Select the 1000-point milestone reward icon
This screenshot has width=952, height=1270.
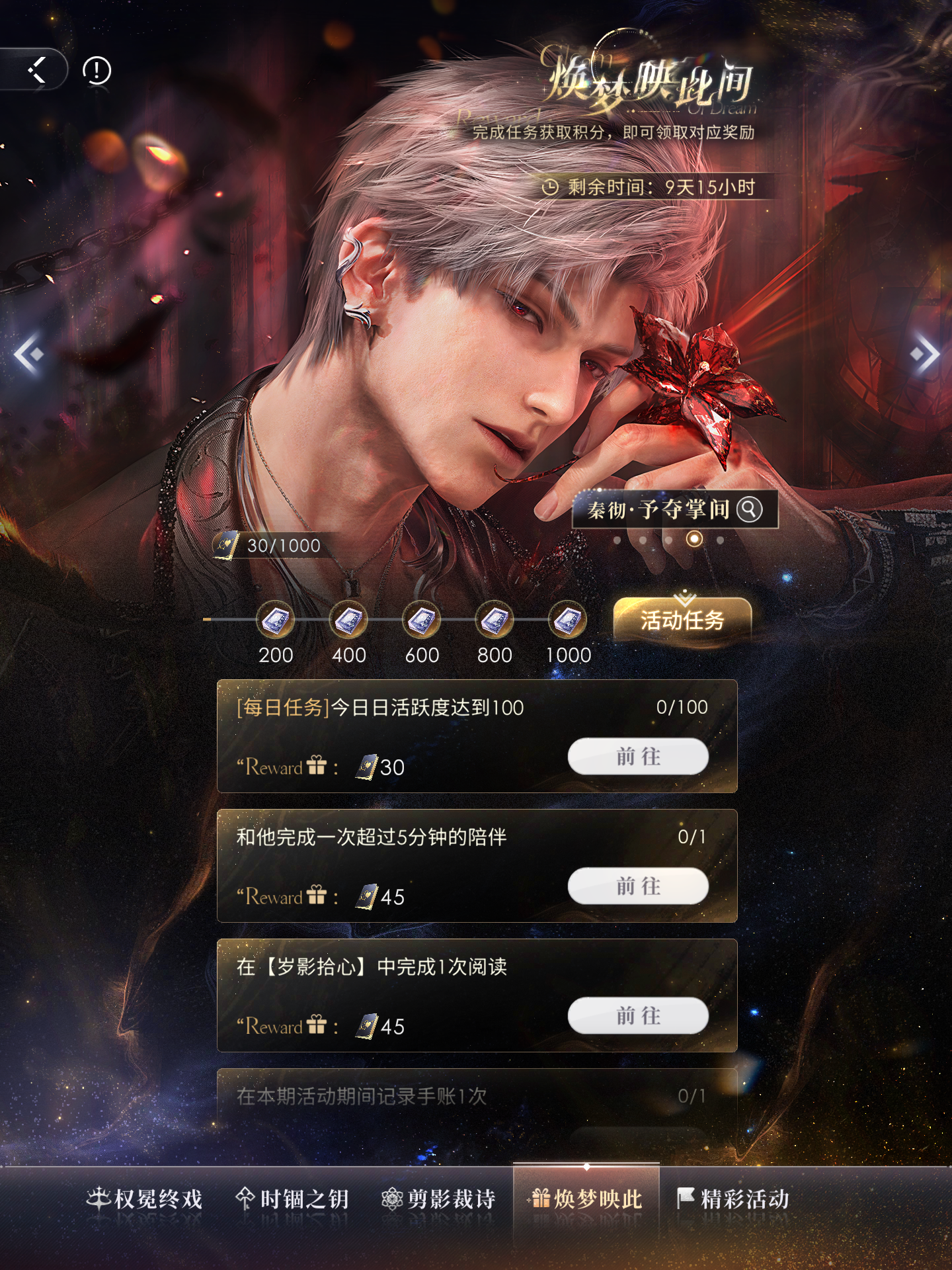[x=568, y=620]
